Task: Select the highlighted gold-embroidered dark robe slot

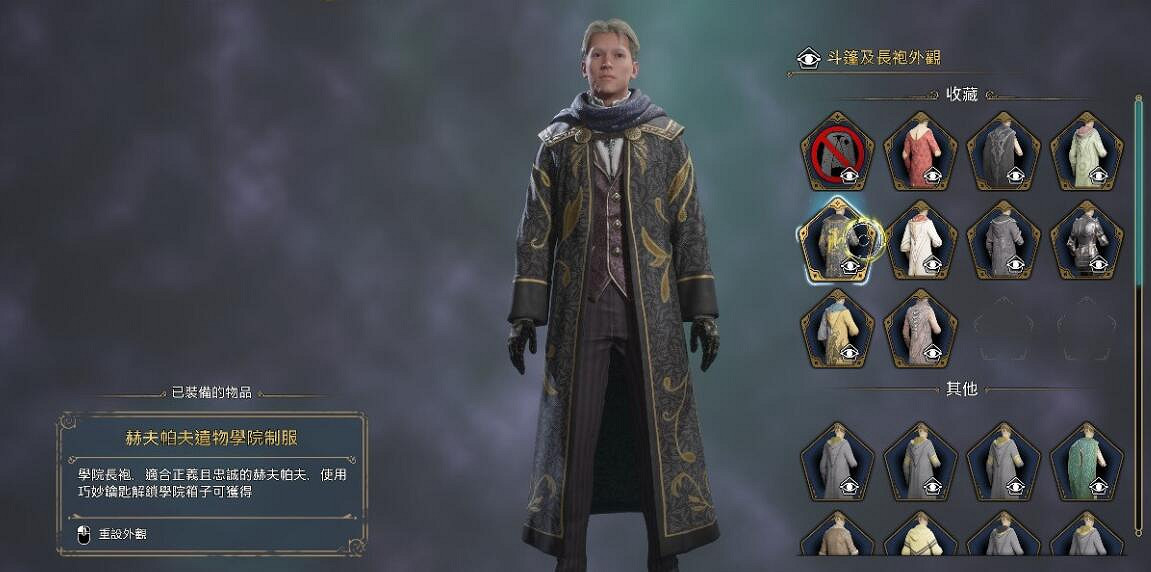Action: pyautogui.click(x=837, y=240)
